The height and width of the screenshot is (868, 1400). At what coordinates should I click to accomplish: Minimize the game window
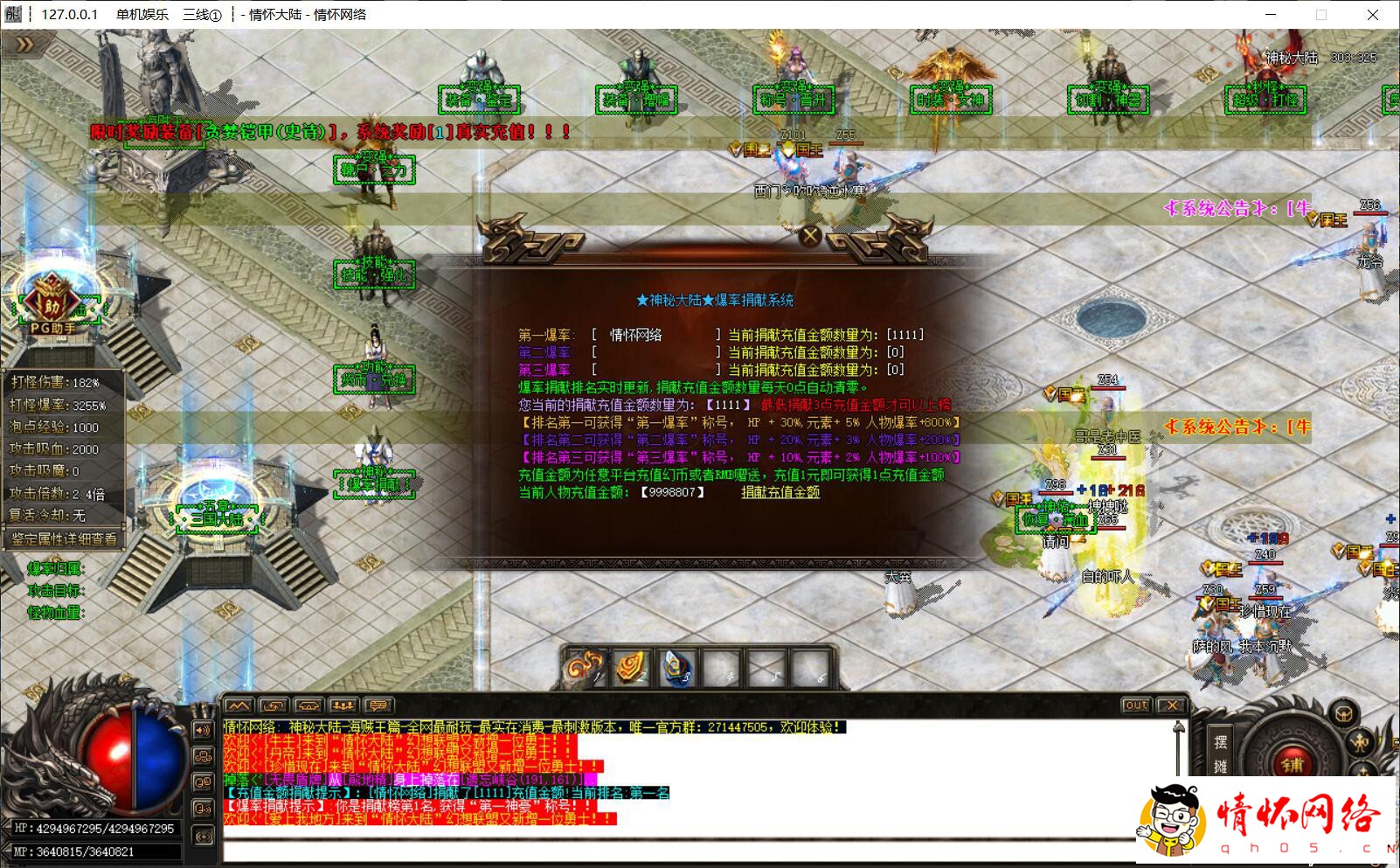[x=1271, y=15]
